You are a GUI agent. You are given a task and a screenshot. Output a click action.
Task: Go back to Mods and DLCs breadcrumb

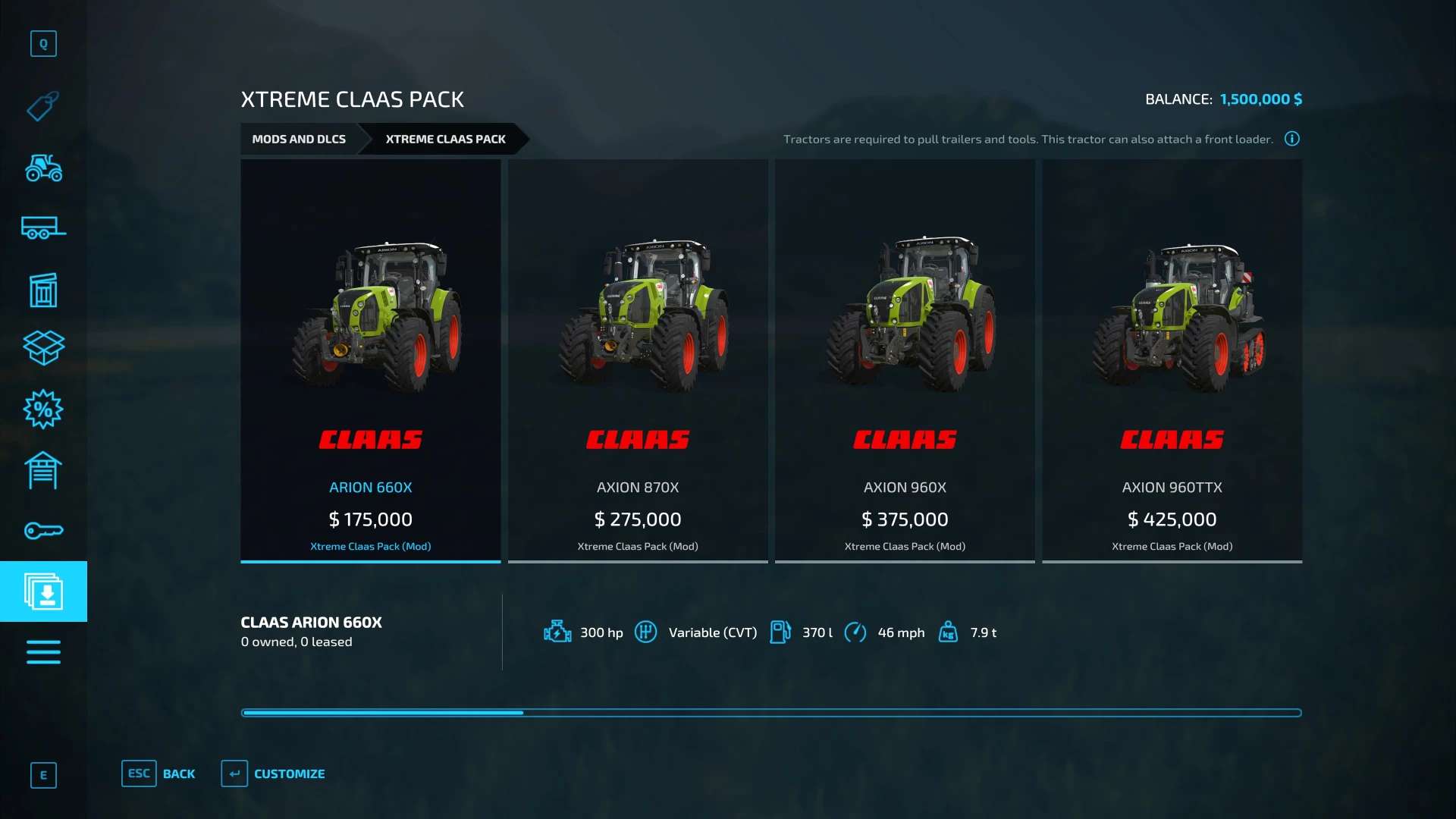(x=299, y=140)
